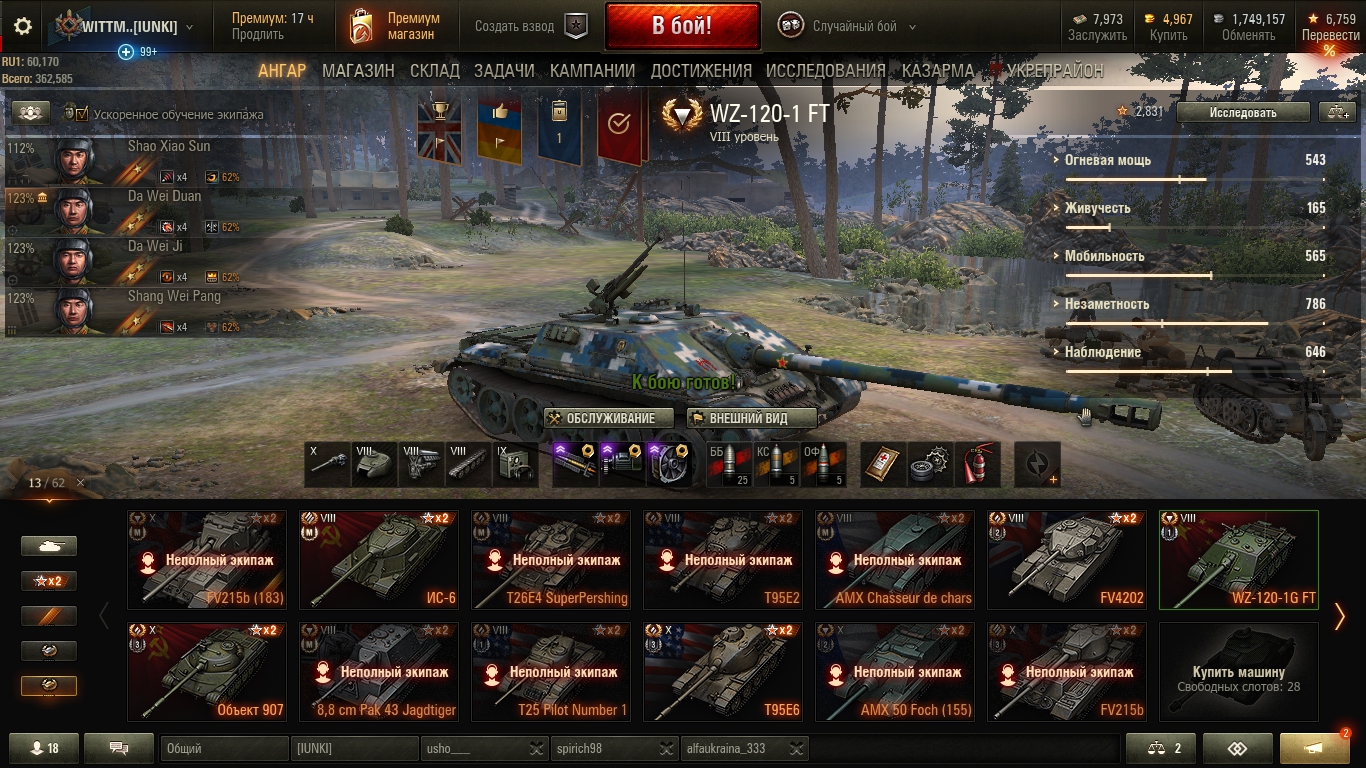This screenshot has height=768, width=1366.
Task: Select the ИС-6 tank in carousel
Action: [x=379, y=560]
